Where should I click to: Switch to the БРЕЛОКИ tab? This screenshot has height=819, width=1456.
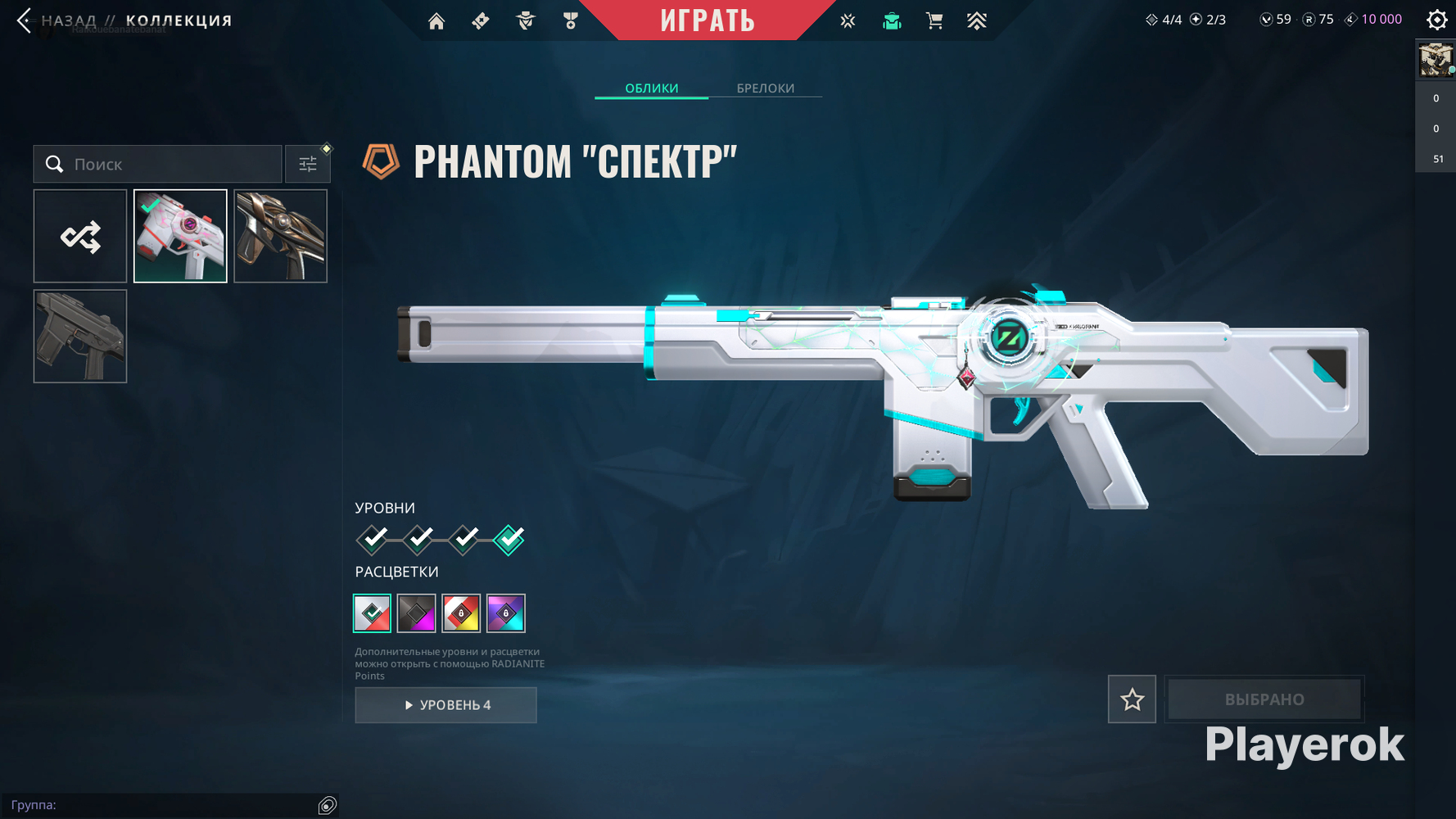[765, 88]
